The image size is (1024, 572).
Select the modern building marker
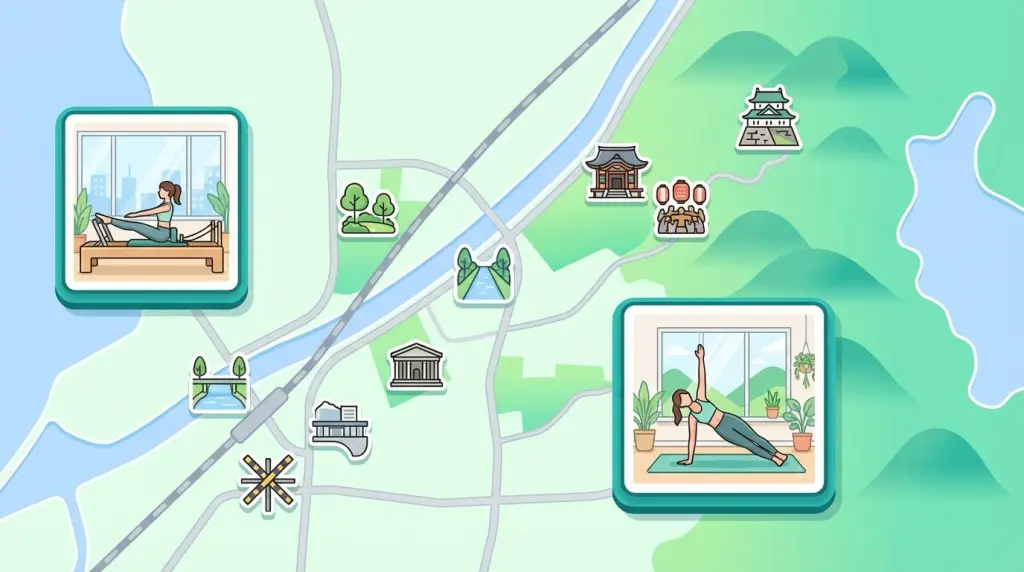[x=338, y=427]
